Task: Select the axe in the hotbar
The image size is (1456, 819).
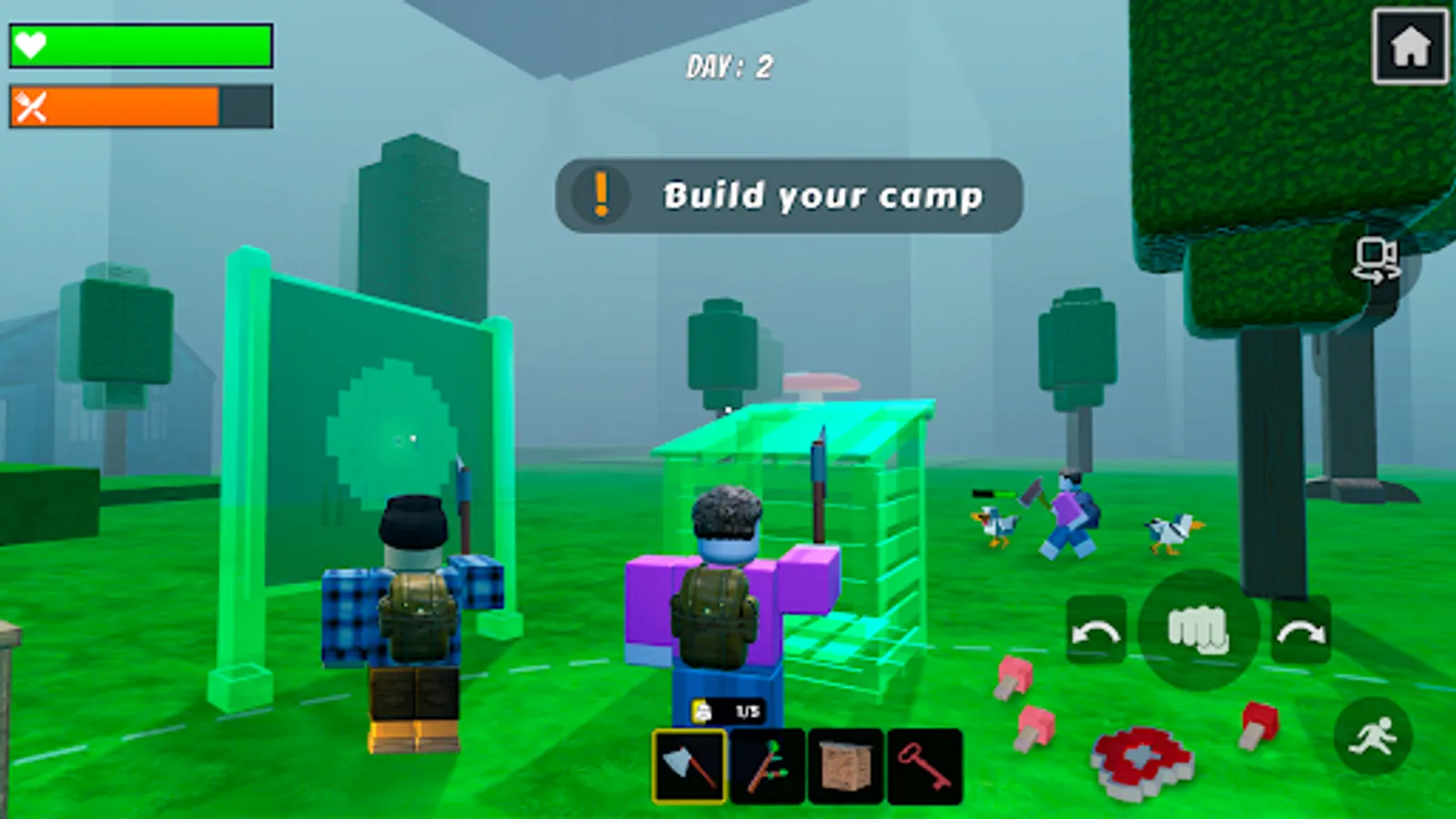Action: pyautogui.click(x=687, y=765)
